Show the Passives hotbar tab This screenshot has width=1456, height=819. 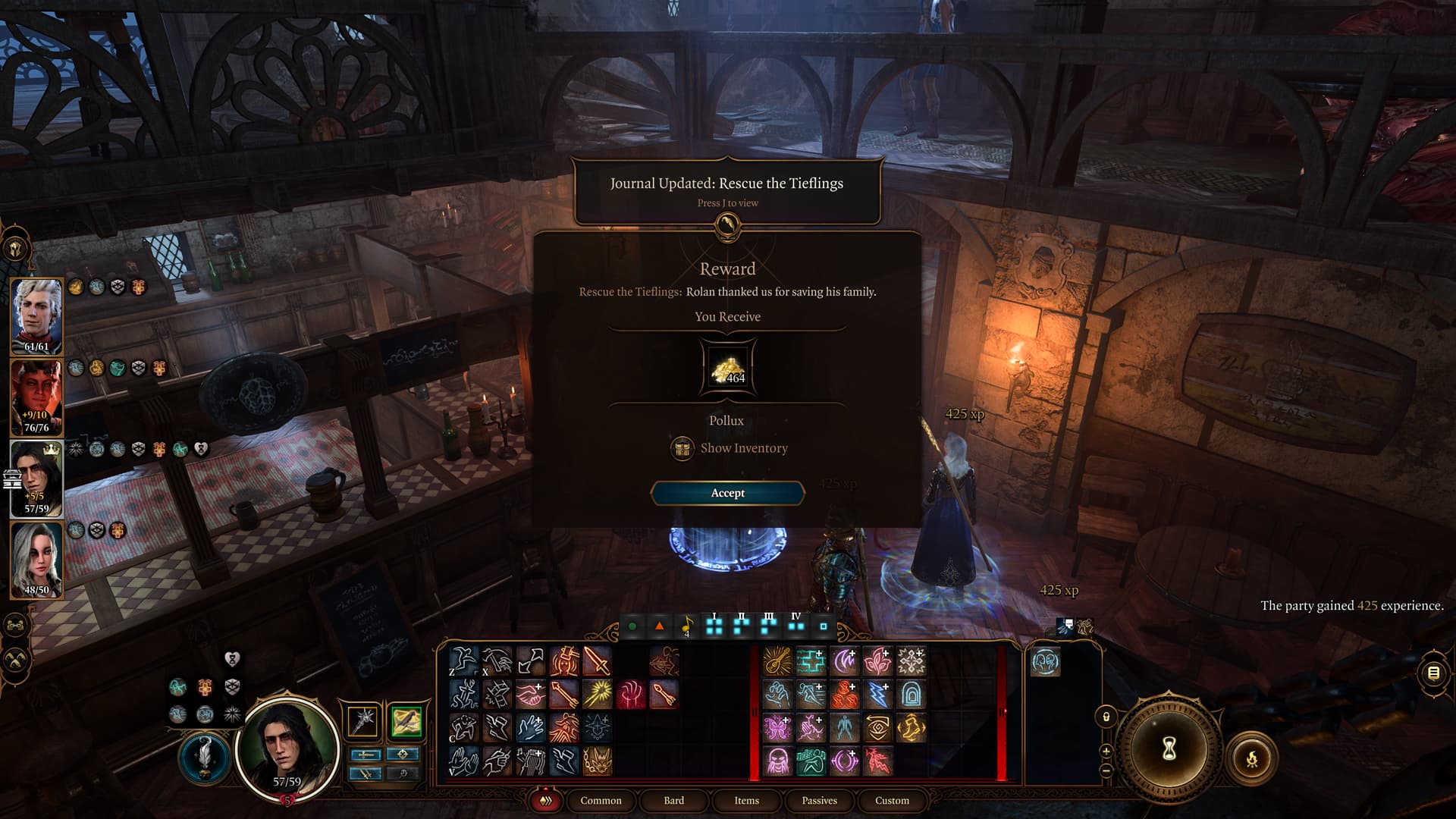(x=819, y=800)
